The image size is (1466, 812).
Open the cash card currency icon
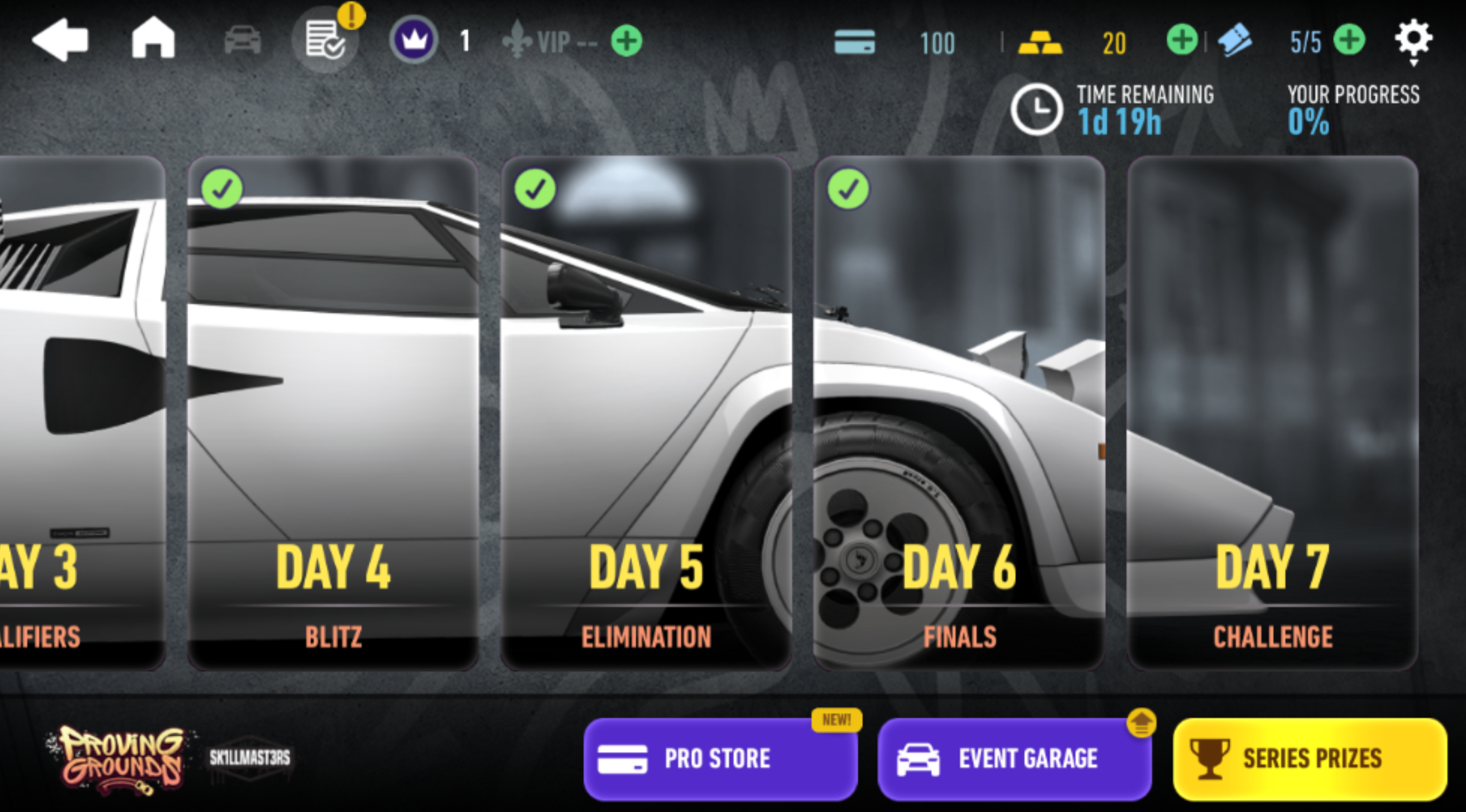click(854, 42)
